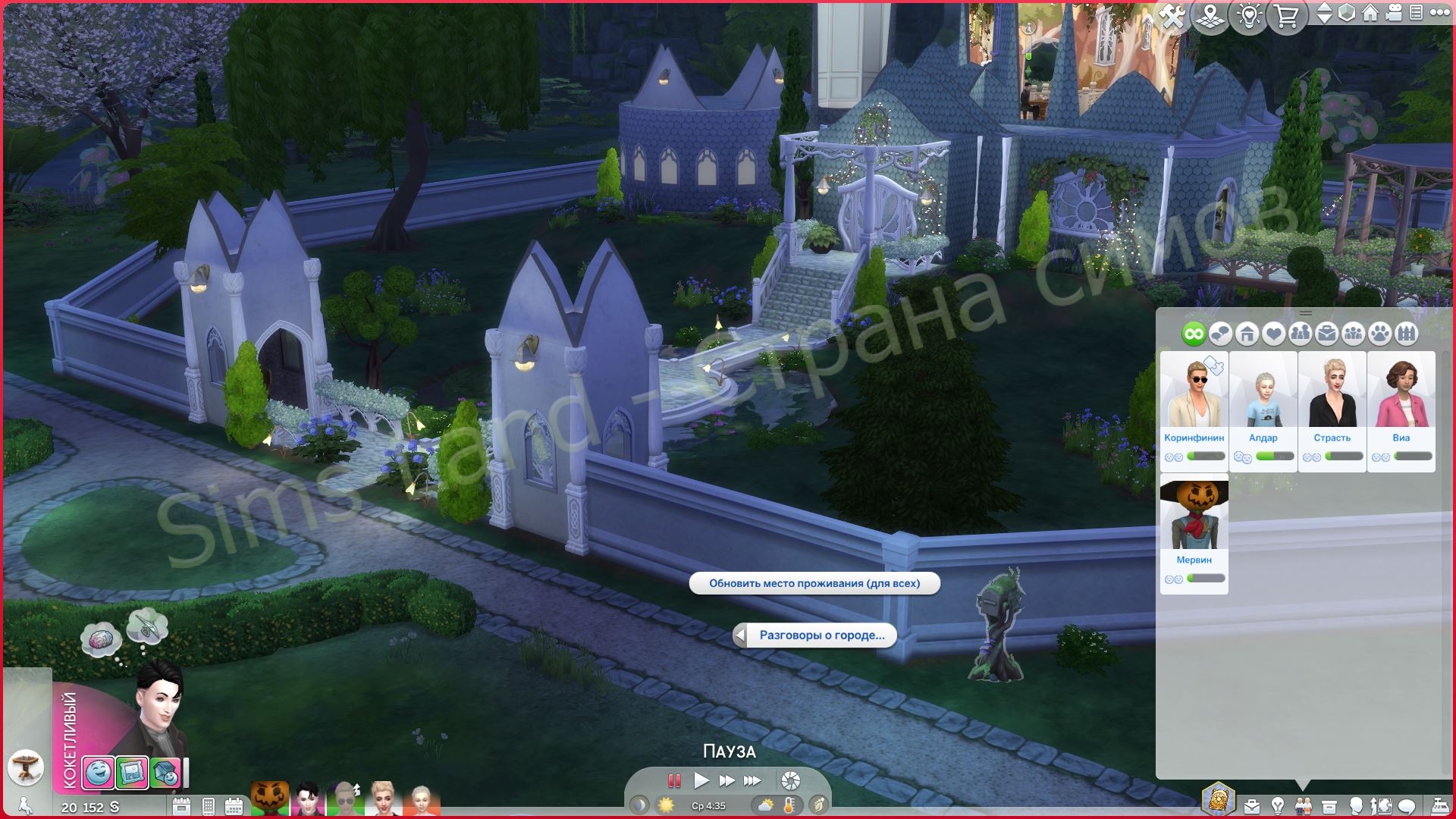Screen dimensions: 1456x819
Task: Open the inventory box panel
Action: (1329, 806)
